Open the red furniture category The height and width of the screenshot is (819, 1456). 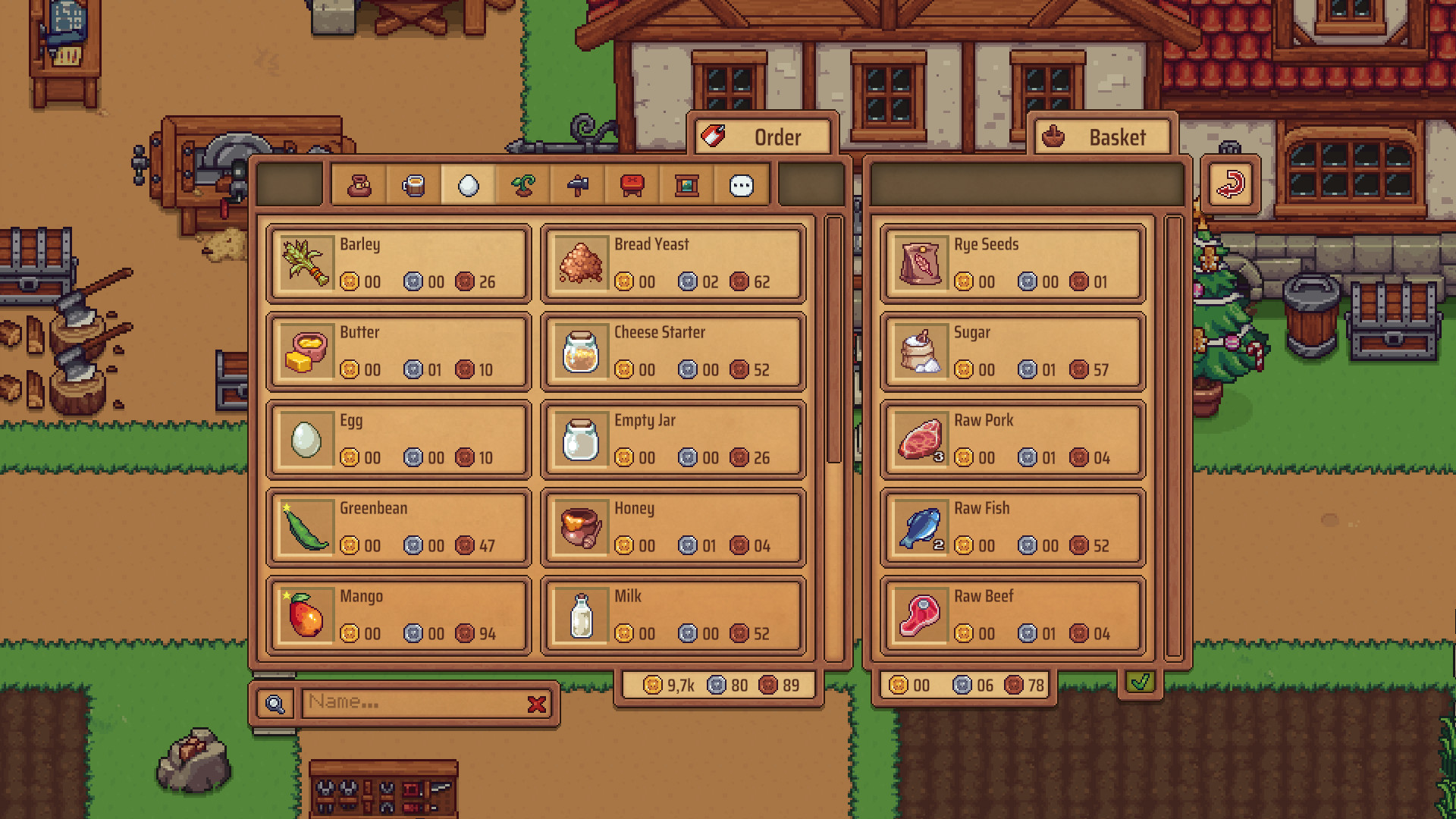coord(632,184)
